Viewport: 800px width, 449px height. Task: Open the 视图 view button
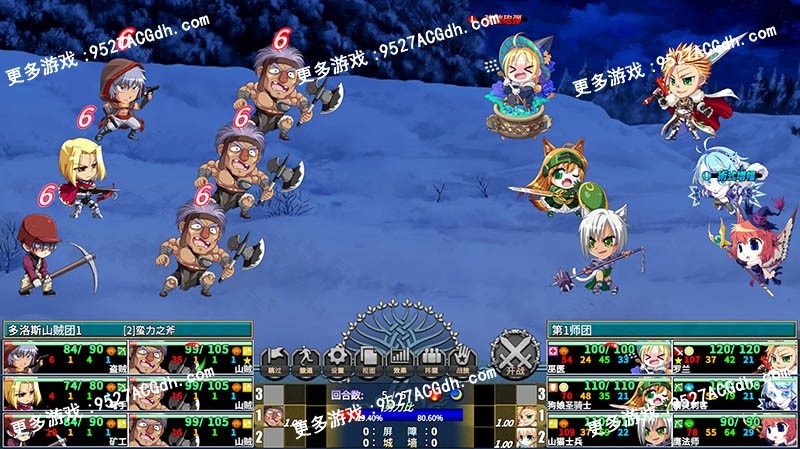(x=368, y=359)
